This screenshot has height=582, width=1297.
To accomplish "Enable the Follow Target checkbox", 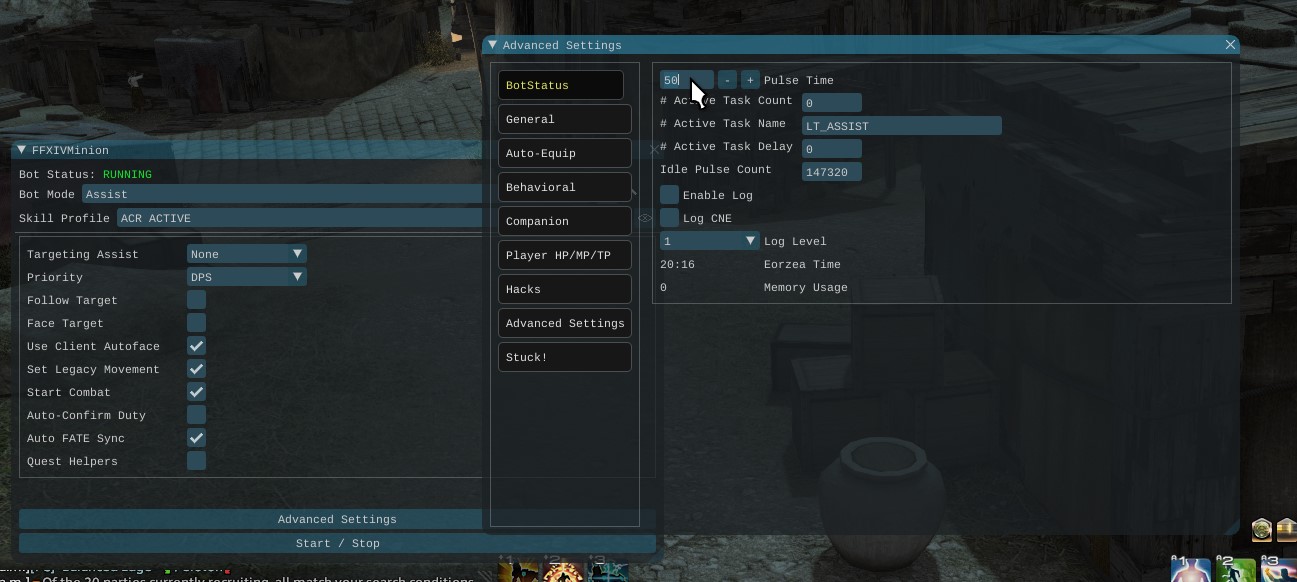I will [x=197, y=300].
